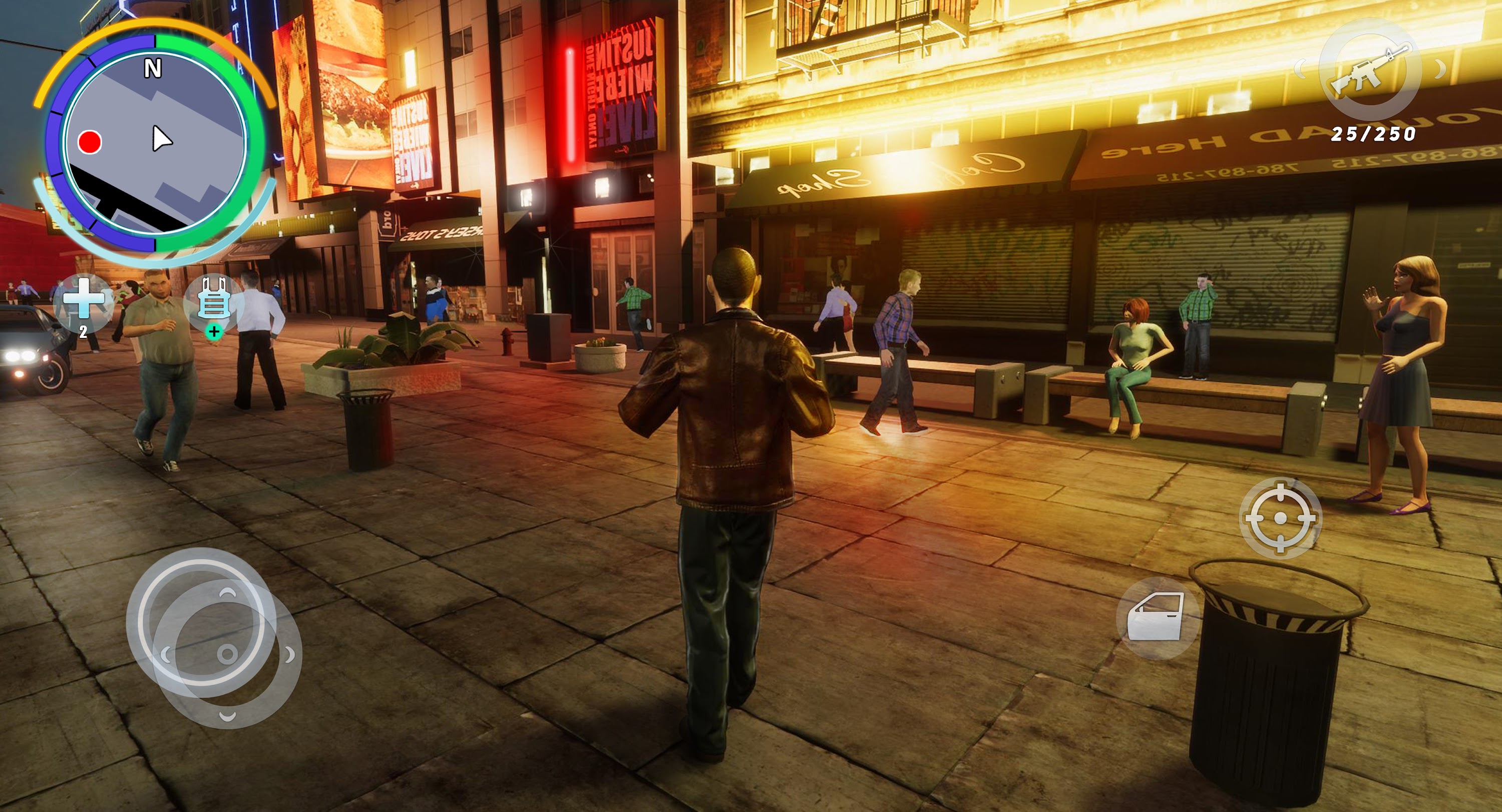Tap the body armor vest icon
Viewport: 1502px width, 812px height.
point(214,301)
